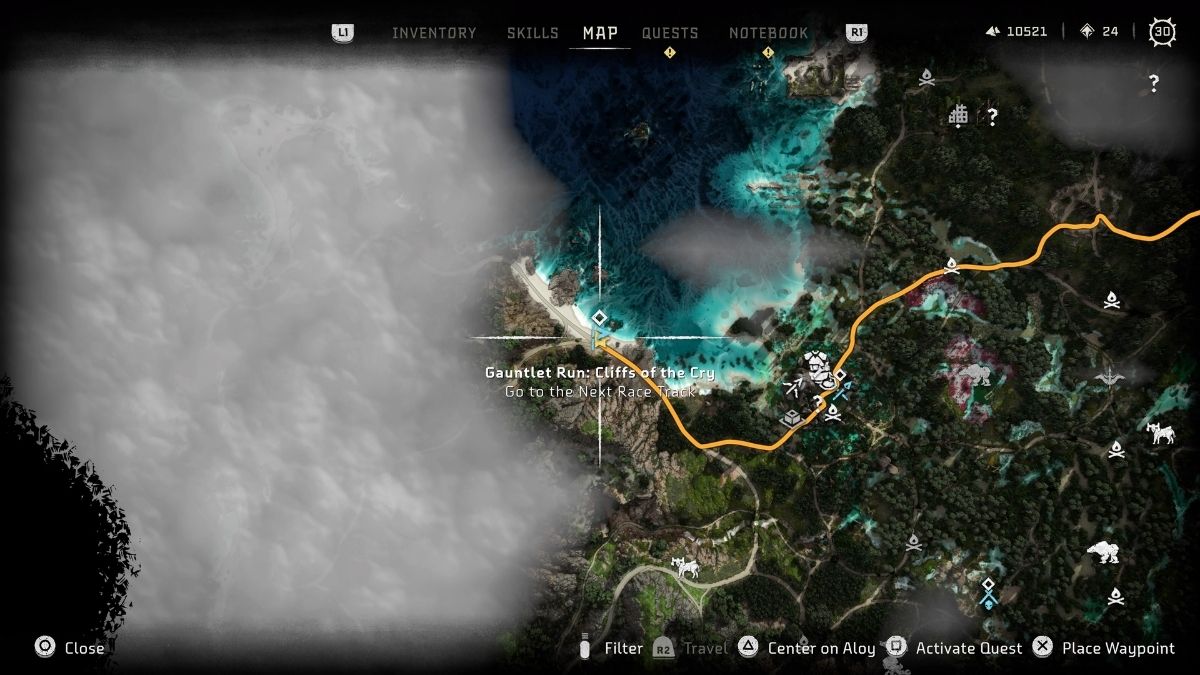Choose Center on Aloy
Image resolution: width=1200 pixels, height=675 pixels.
coord(821,648)
